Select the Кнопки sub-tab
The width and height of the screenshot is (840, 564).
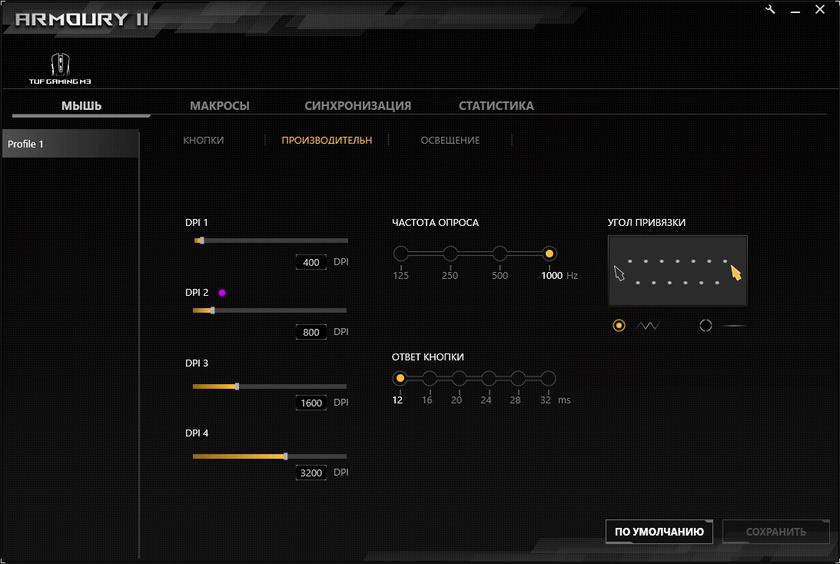[x=203, y=140]
